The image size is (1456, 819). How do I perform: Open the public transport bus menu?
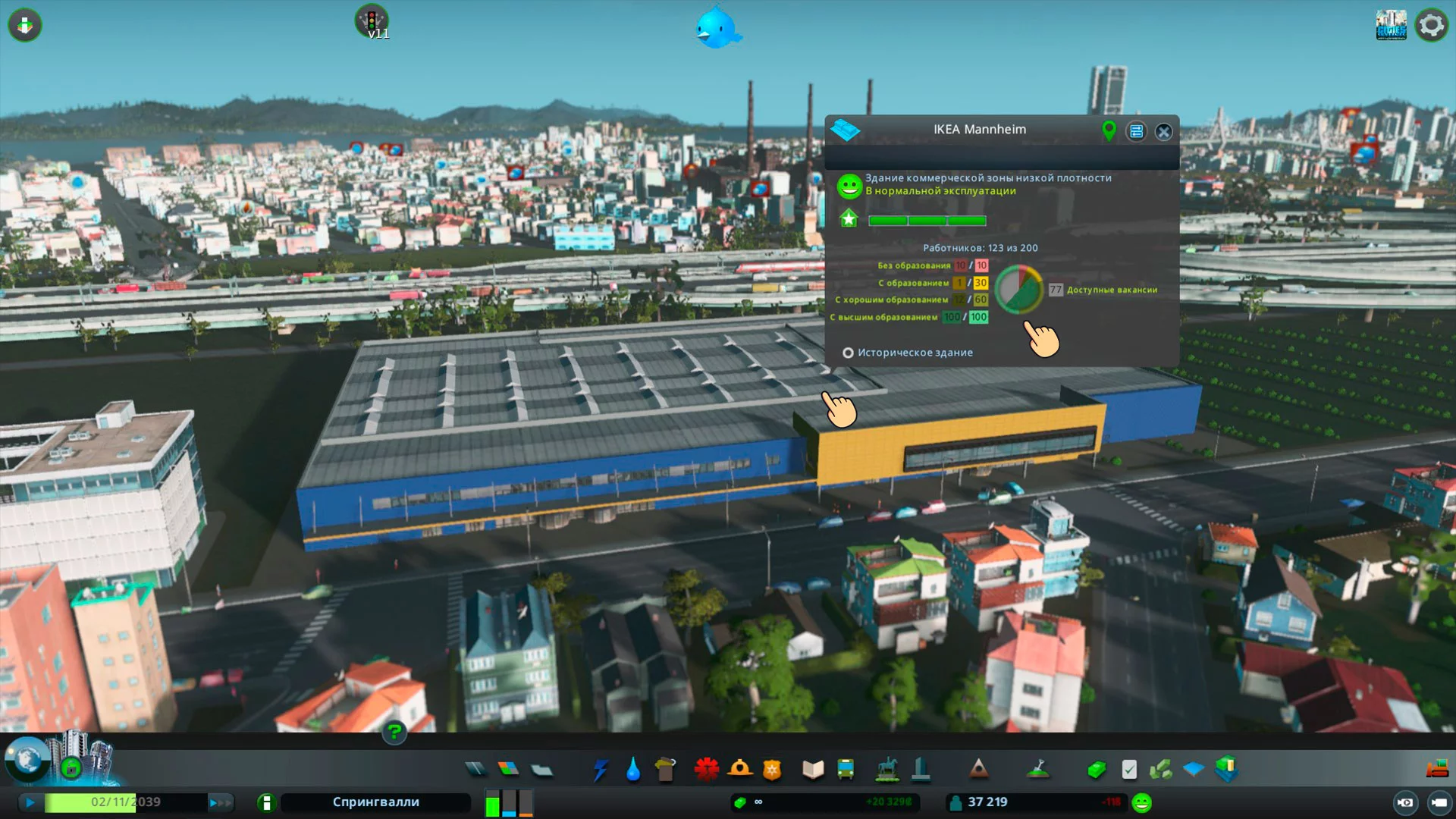pos(846,770)
